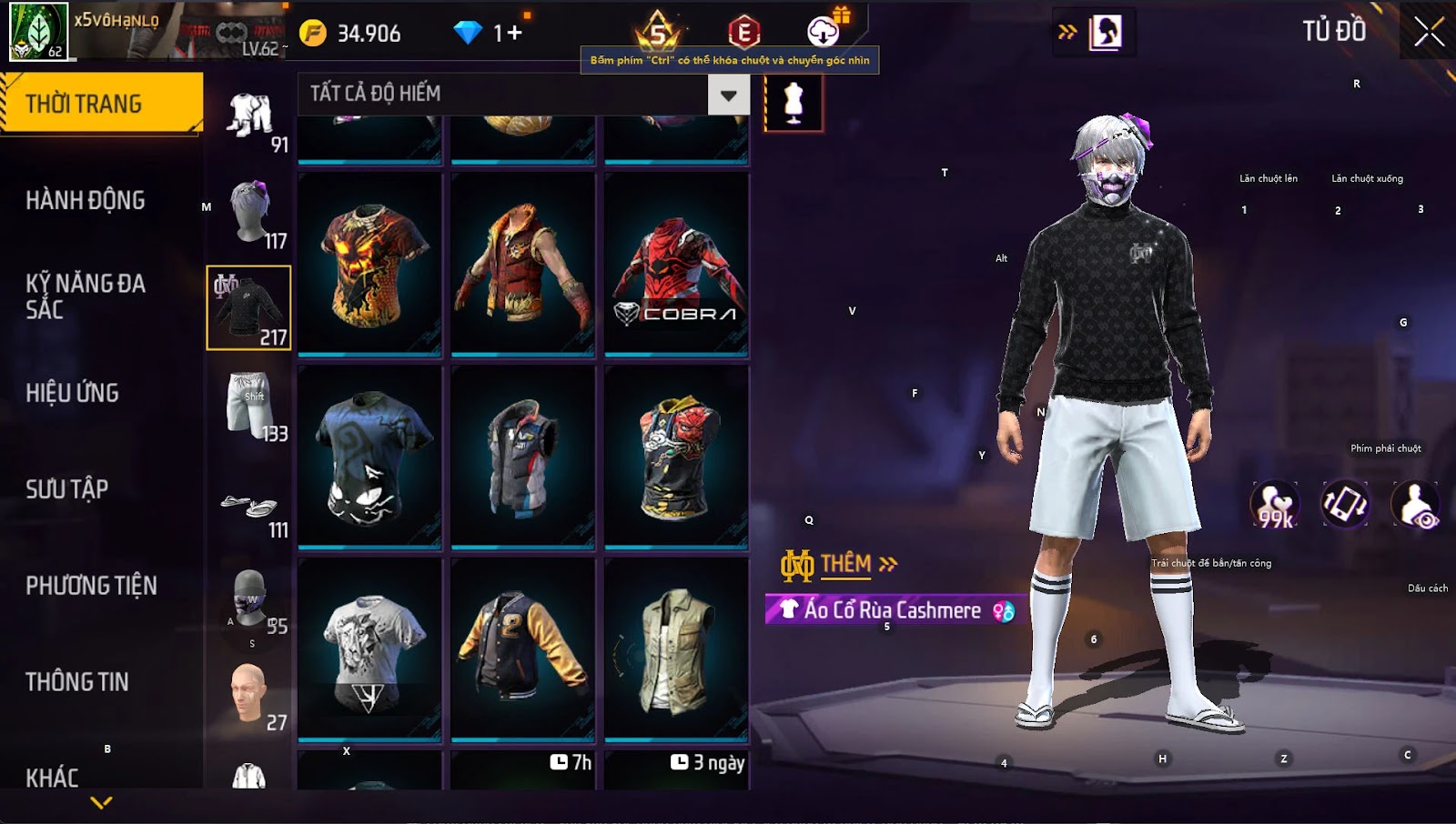The height and width of the screenshot is (824, 1456).
Task: Switch to the HIỆU ỨNG section
Action: [x=73, y=393]
